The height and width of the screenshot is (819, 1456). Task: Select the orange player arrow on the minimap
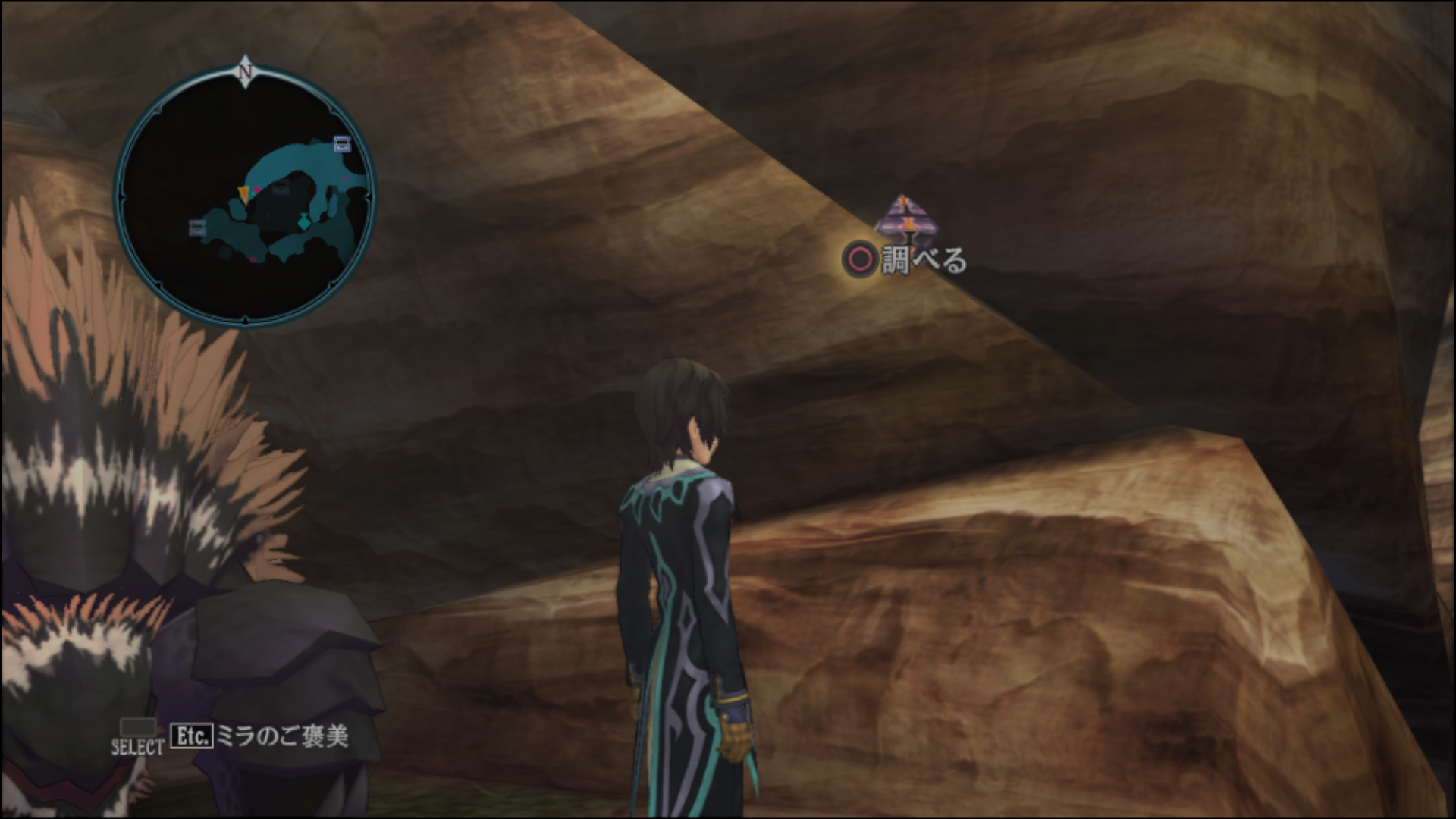(243, 194)
